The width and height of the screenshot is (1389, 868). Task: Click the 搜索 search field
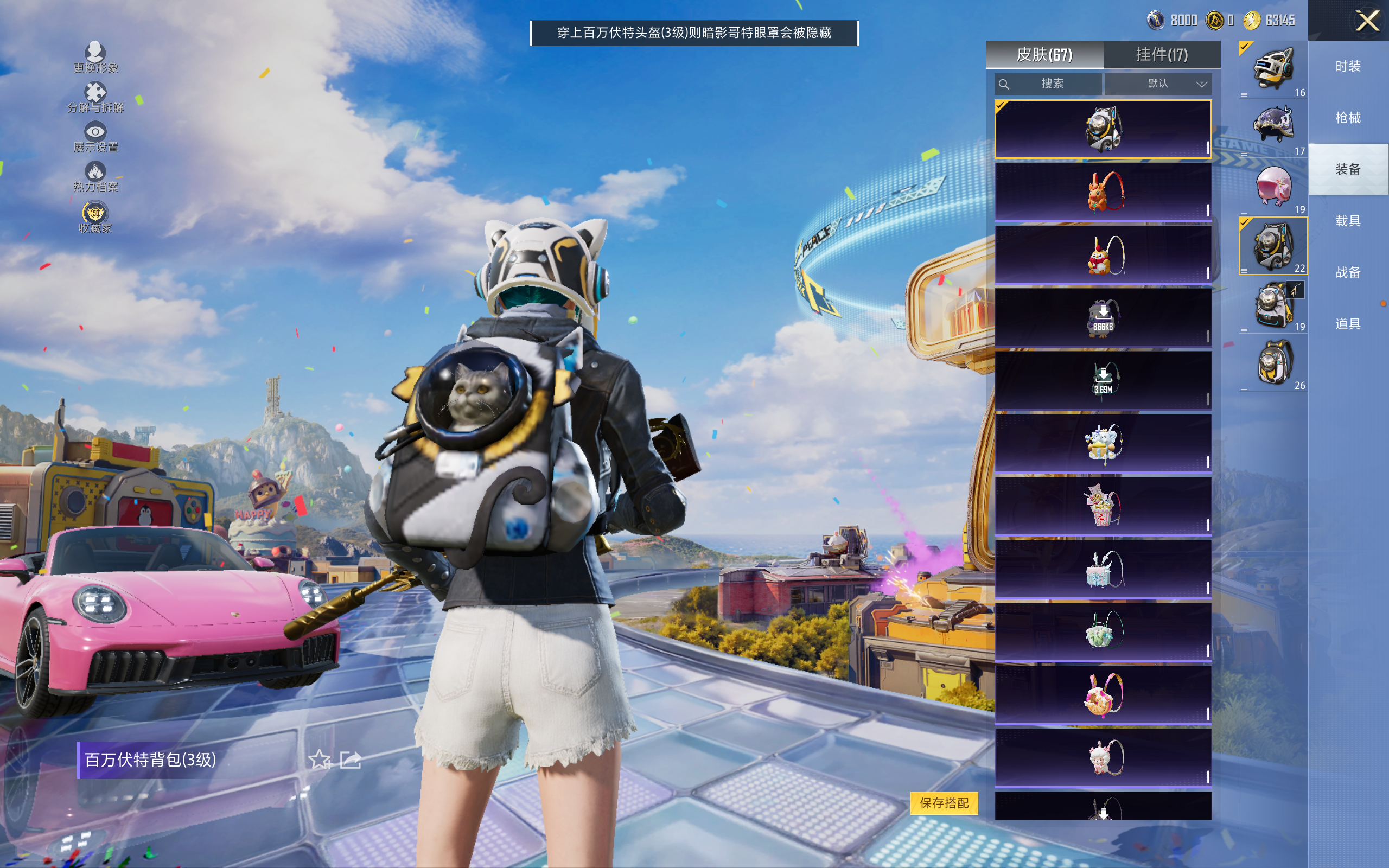(1049, 84)
